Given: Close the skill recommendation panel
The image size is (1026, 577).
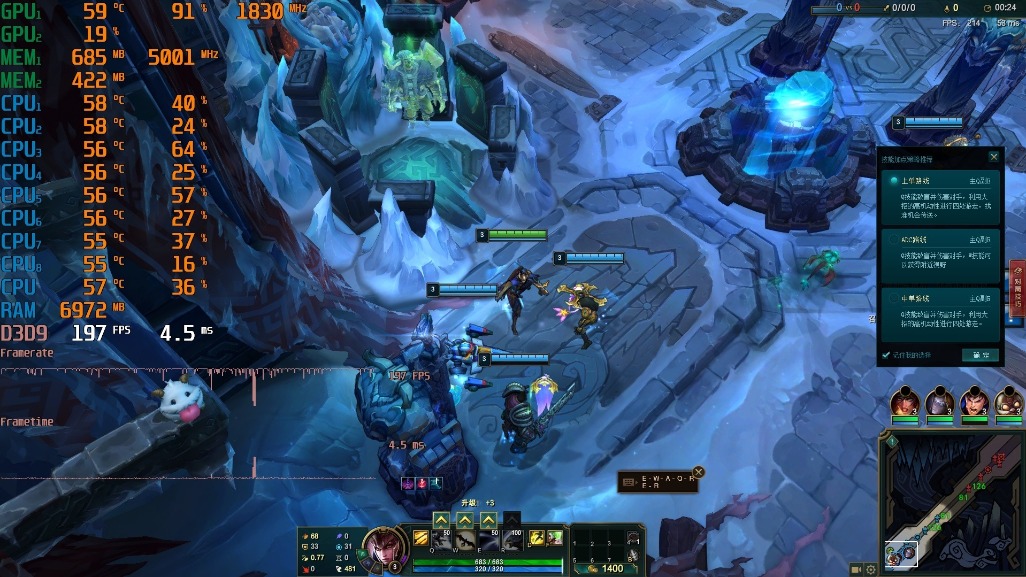Looking at the screenshot, I should click(x=993, y=157).
